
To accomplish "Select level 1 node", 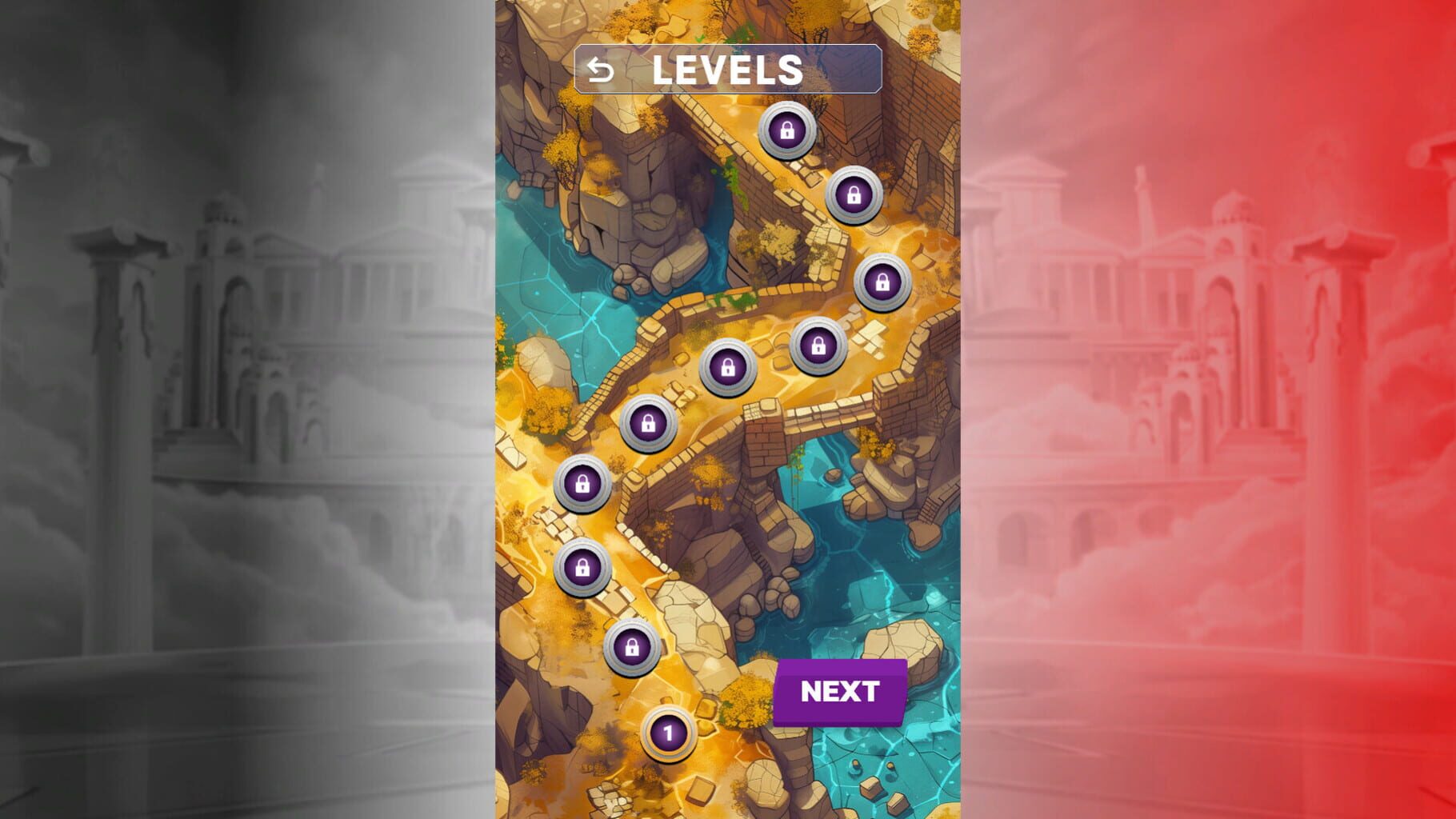I will tap(668, 733).
